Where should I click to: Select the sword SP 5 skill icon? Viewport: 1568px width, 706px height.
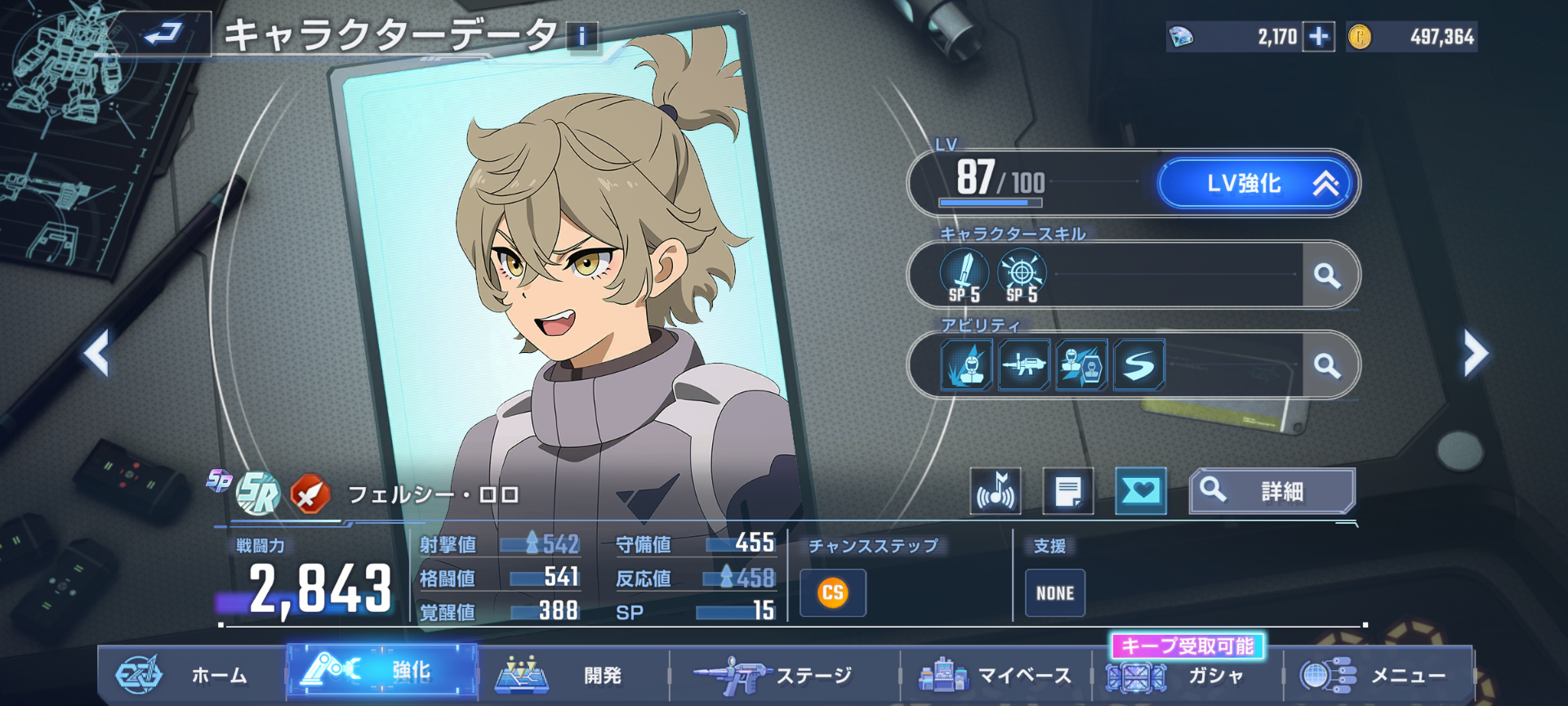click(964, 275)
